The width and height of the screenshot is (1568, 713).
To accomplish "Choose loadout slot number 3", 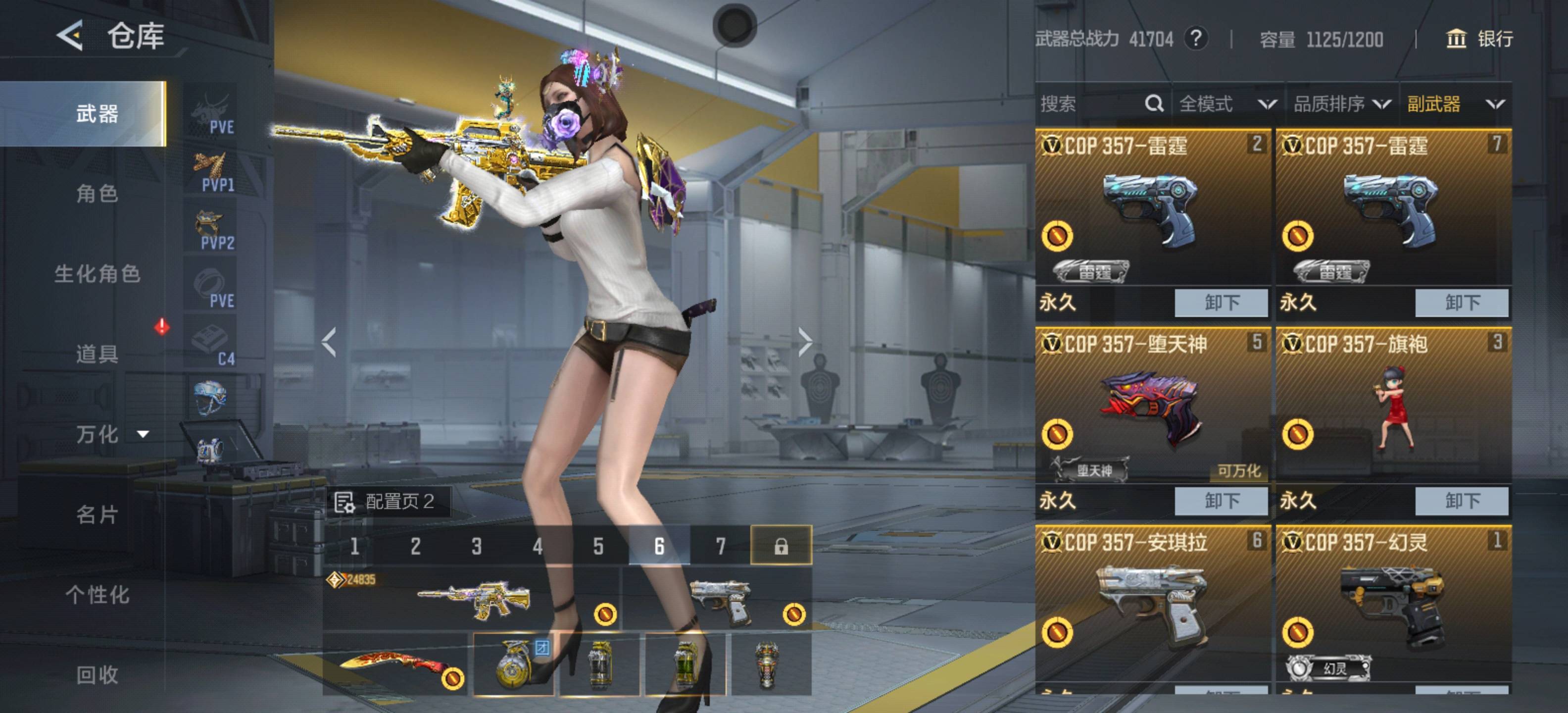I will pyautogui.click(x=476, y=546).
